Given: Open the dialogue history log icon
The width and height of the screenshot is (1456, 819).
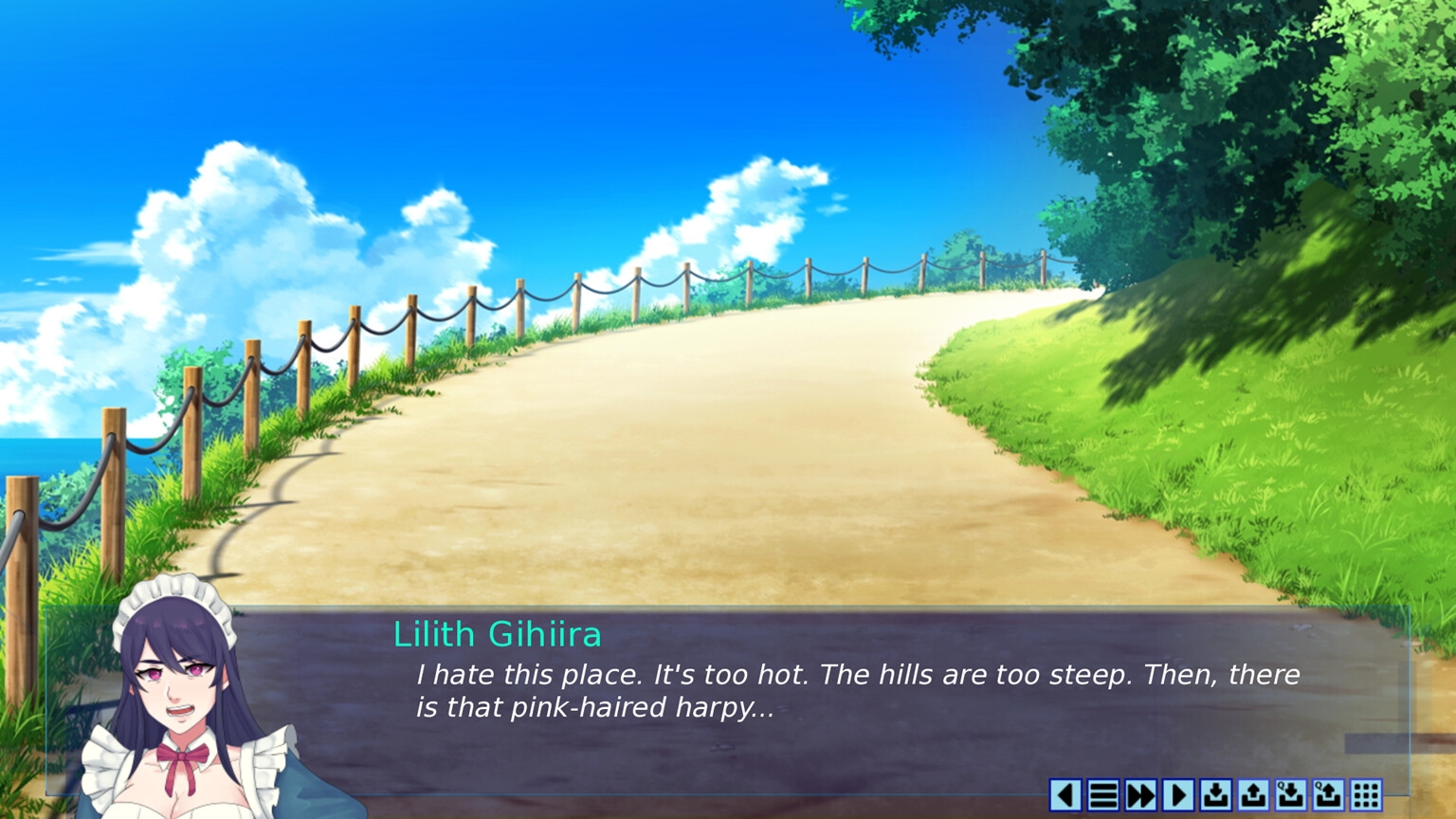Looking at the screenshot, I should [x=1103, y=794].
